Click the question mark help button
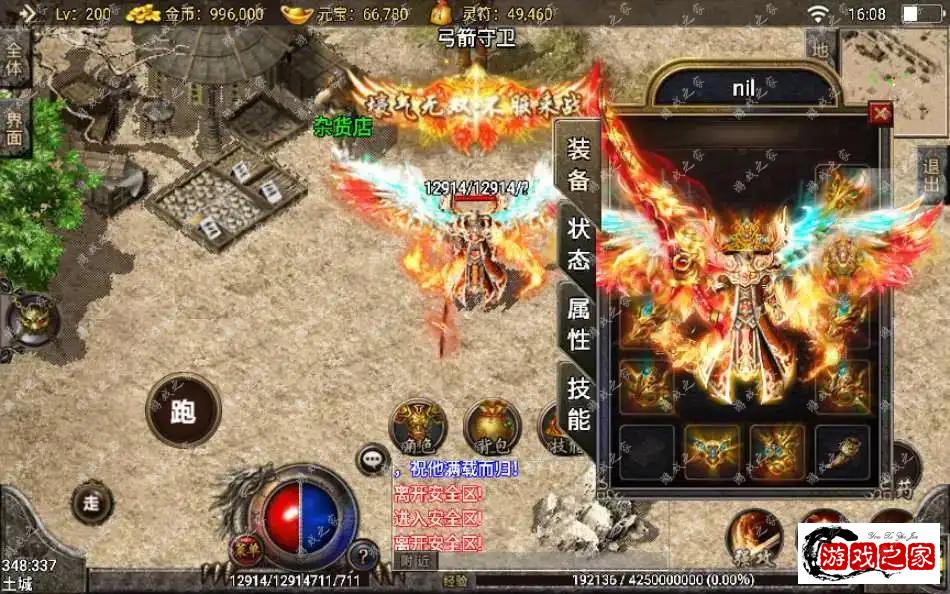The height and width of the screenshot is (594, 950). coord(364,551)
